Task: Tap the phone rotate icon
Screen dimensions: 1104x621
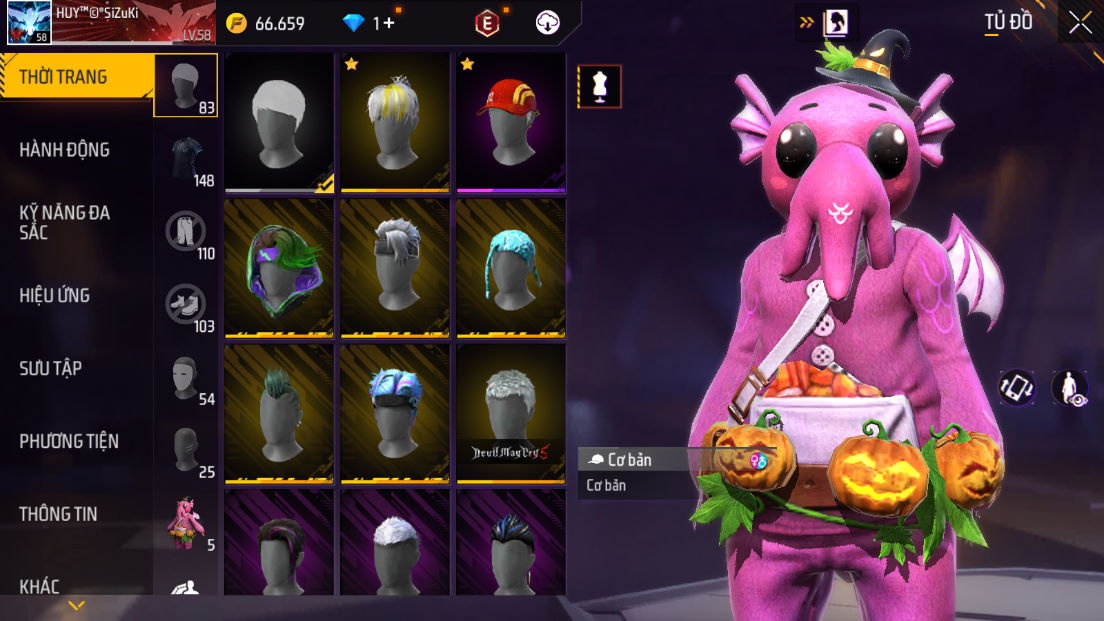Action: pyautogui.click(x=1017, y=388)
